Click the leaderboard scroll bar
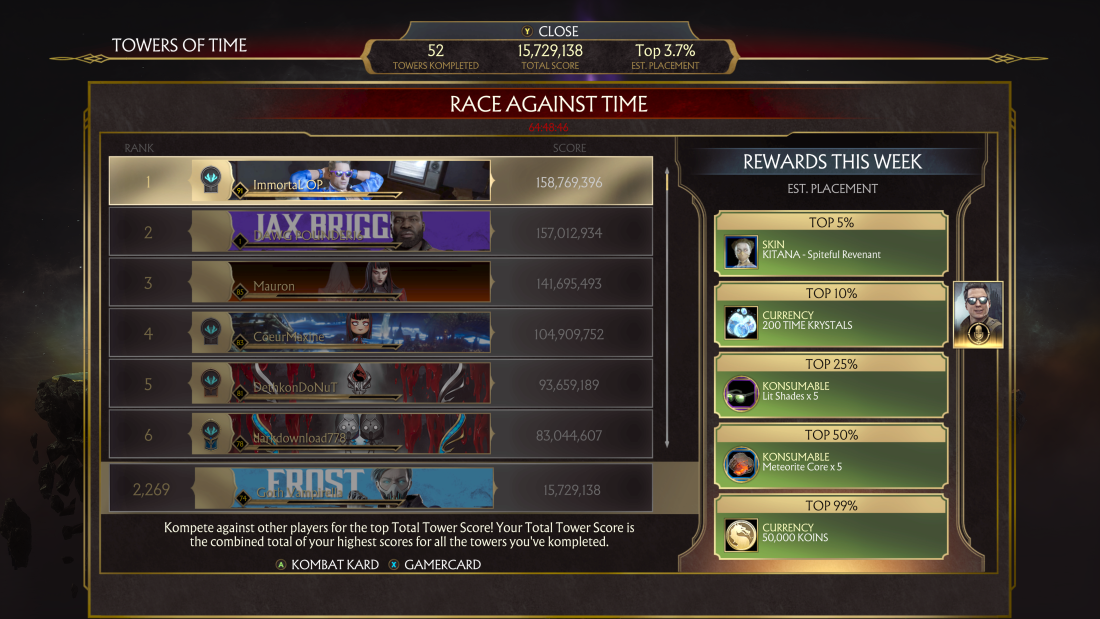 click(667, 306)
